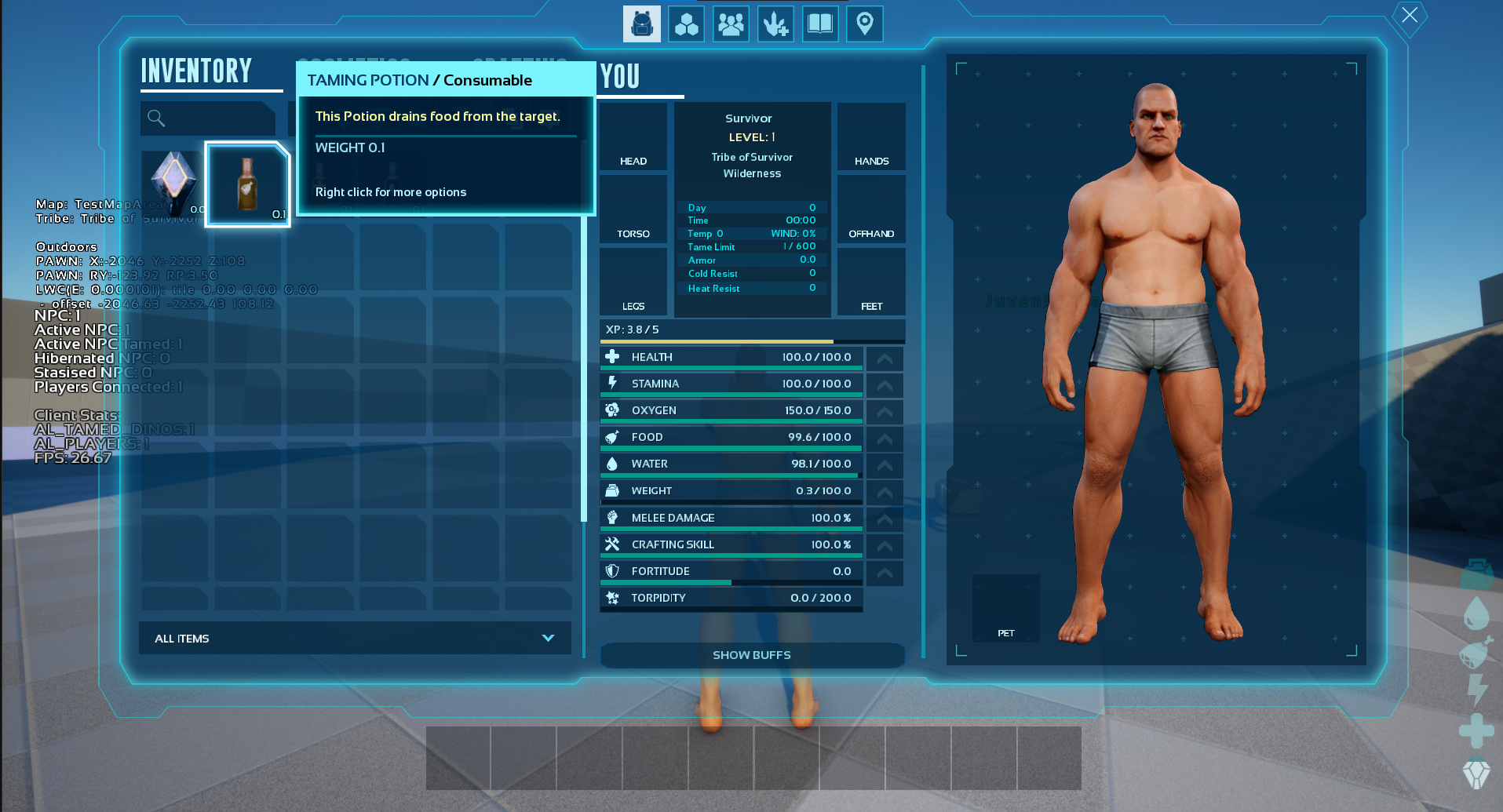Increase the Stamina stat
This screenshot has width=1503, height=812.
click(x=885, y=384)
